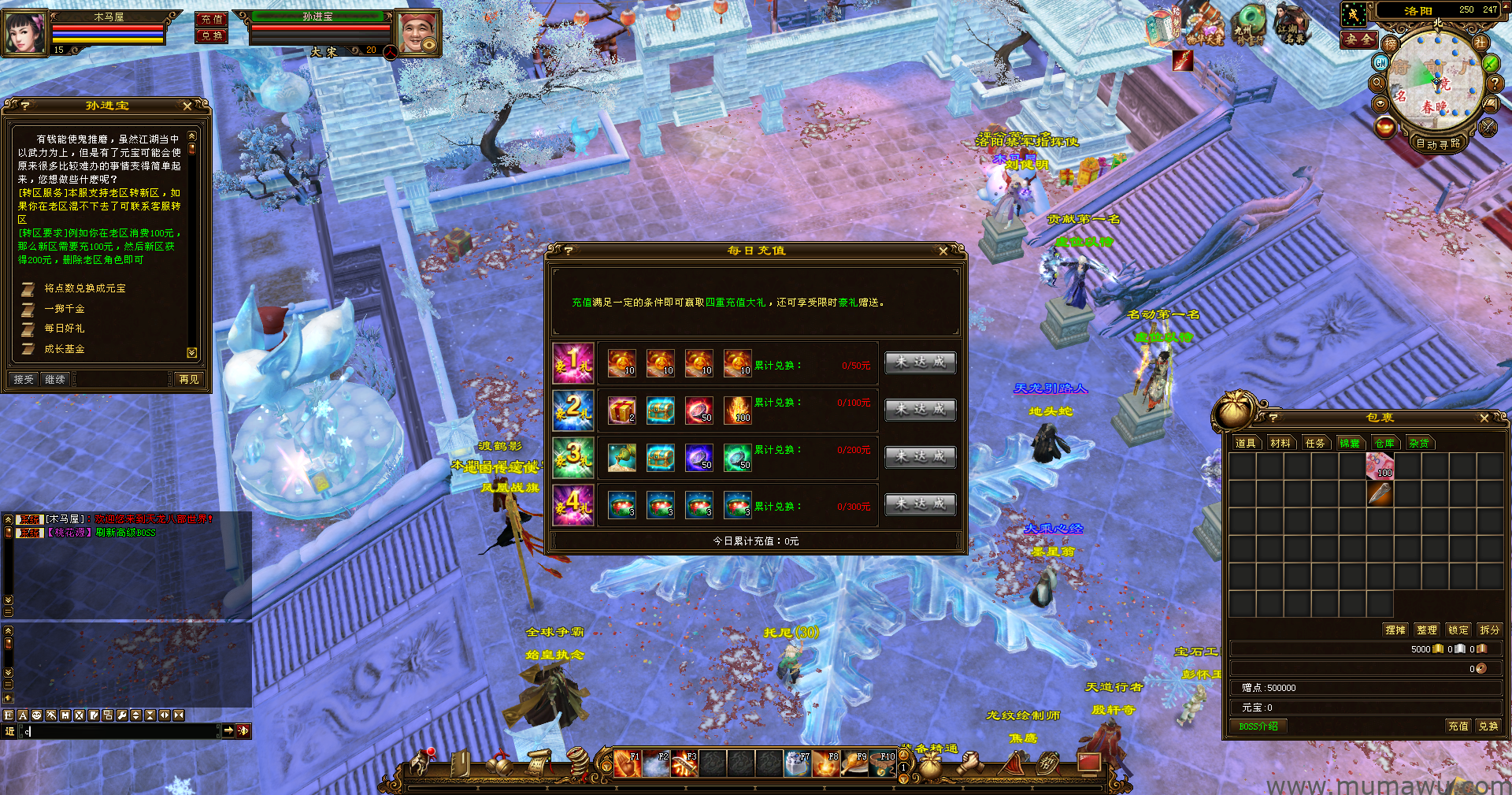Open a stall with the 摆摊 button
Viewport: 1512px width, 795px height.
pyautogui.click(x=1395, y=630)
